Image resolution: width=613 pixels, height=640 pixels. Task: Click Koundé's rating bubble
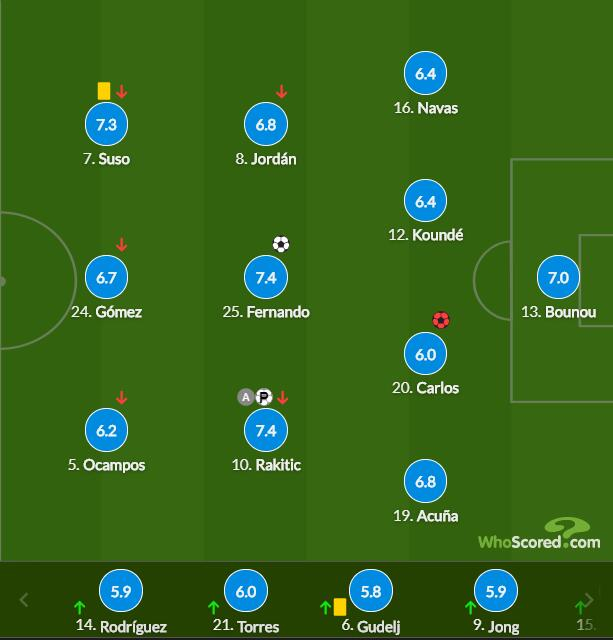[425, 201]
